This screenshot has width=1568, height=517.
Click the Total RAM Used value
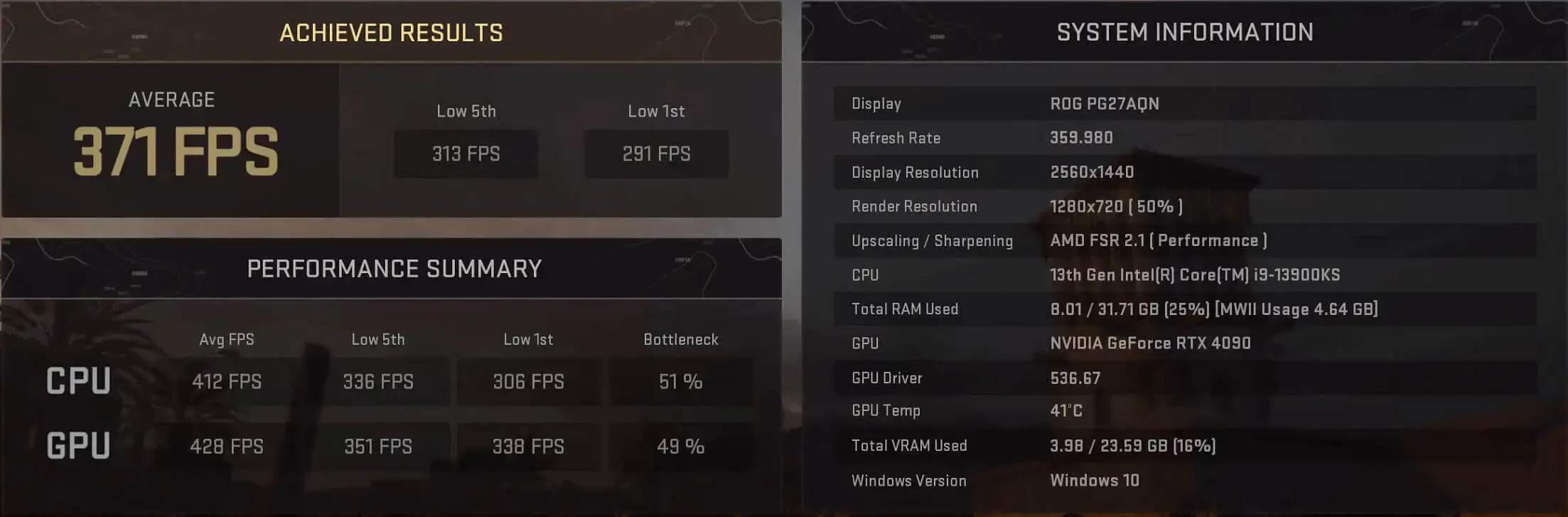tap(1213, 309)
